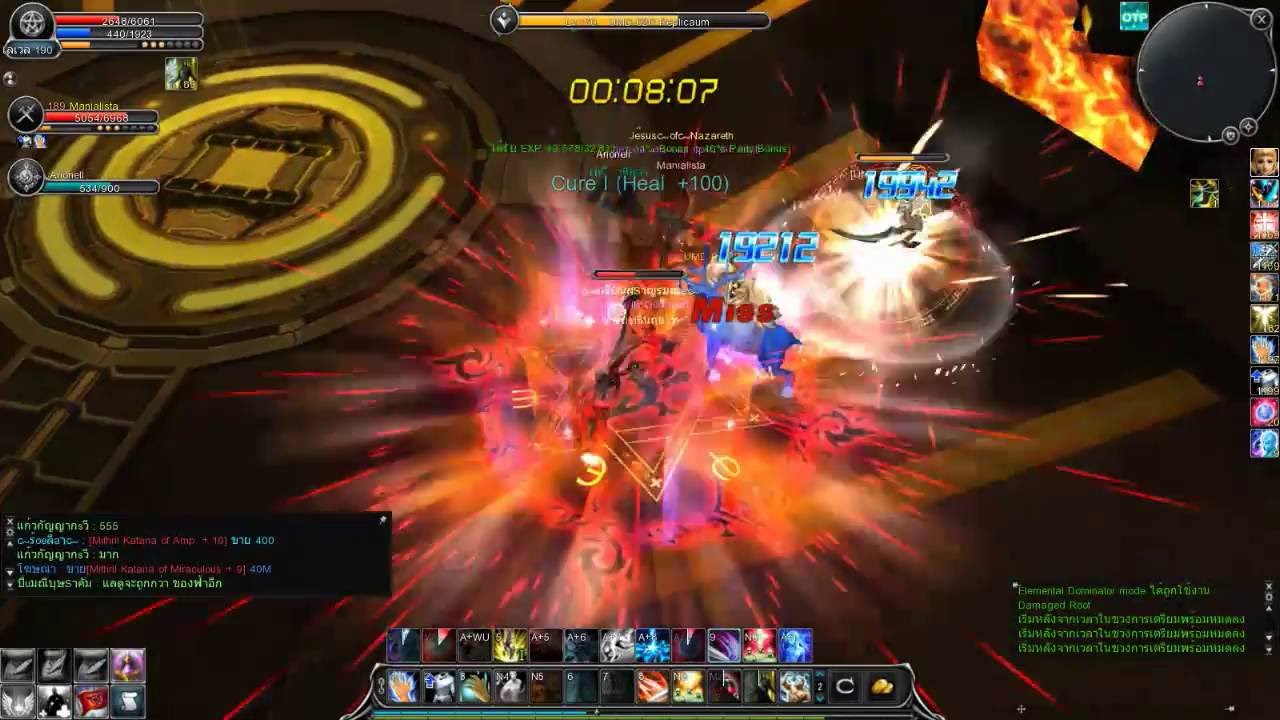
Task: Click the circular minimap radar
Action: 1199,73
